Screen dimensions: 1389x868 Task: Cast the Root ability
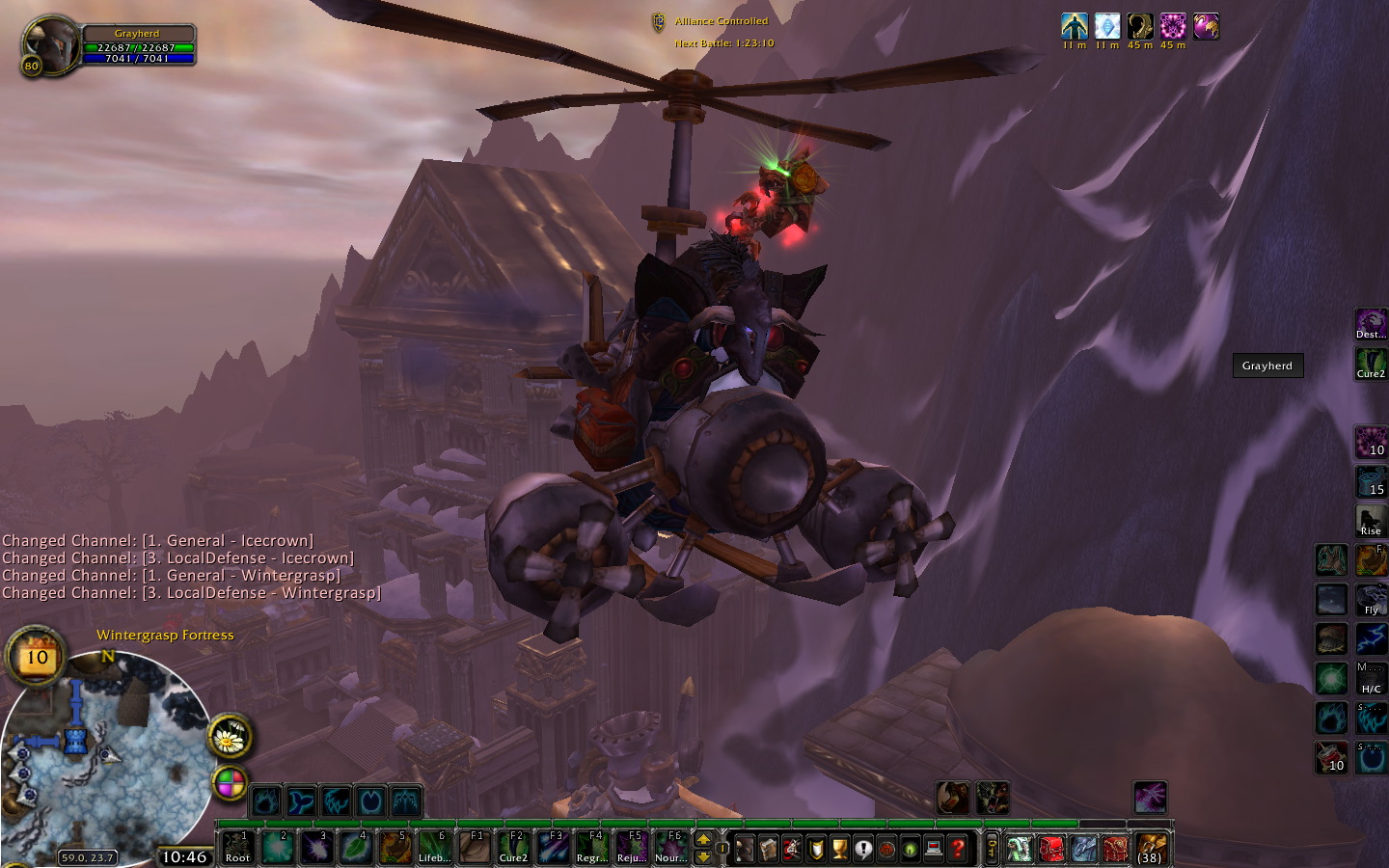(x=237, y=847)
